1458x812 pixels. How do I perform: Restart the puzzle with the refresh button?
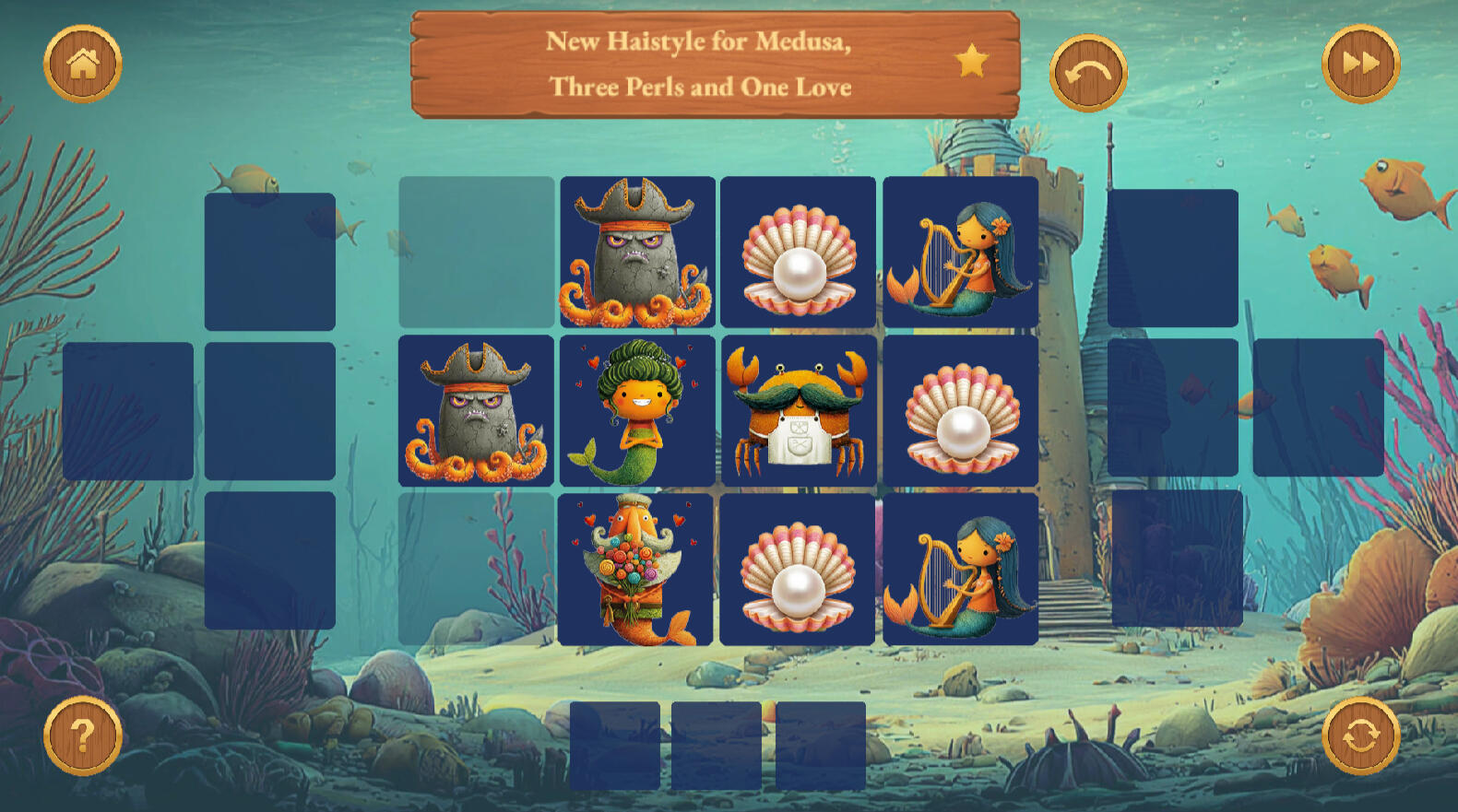coord(1360,736)
